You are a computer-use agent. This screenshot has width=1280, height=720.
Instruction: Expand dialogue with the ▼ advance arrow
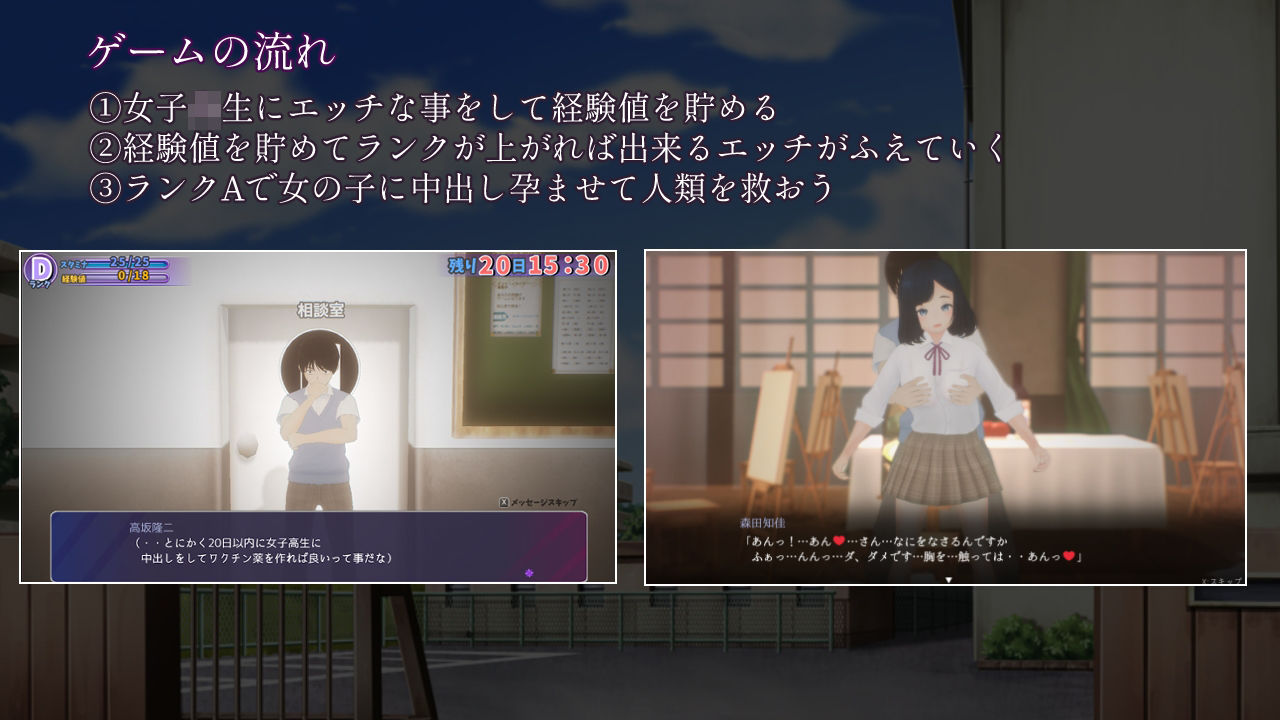(948, 580)
